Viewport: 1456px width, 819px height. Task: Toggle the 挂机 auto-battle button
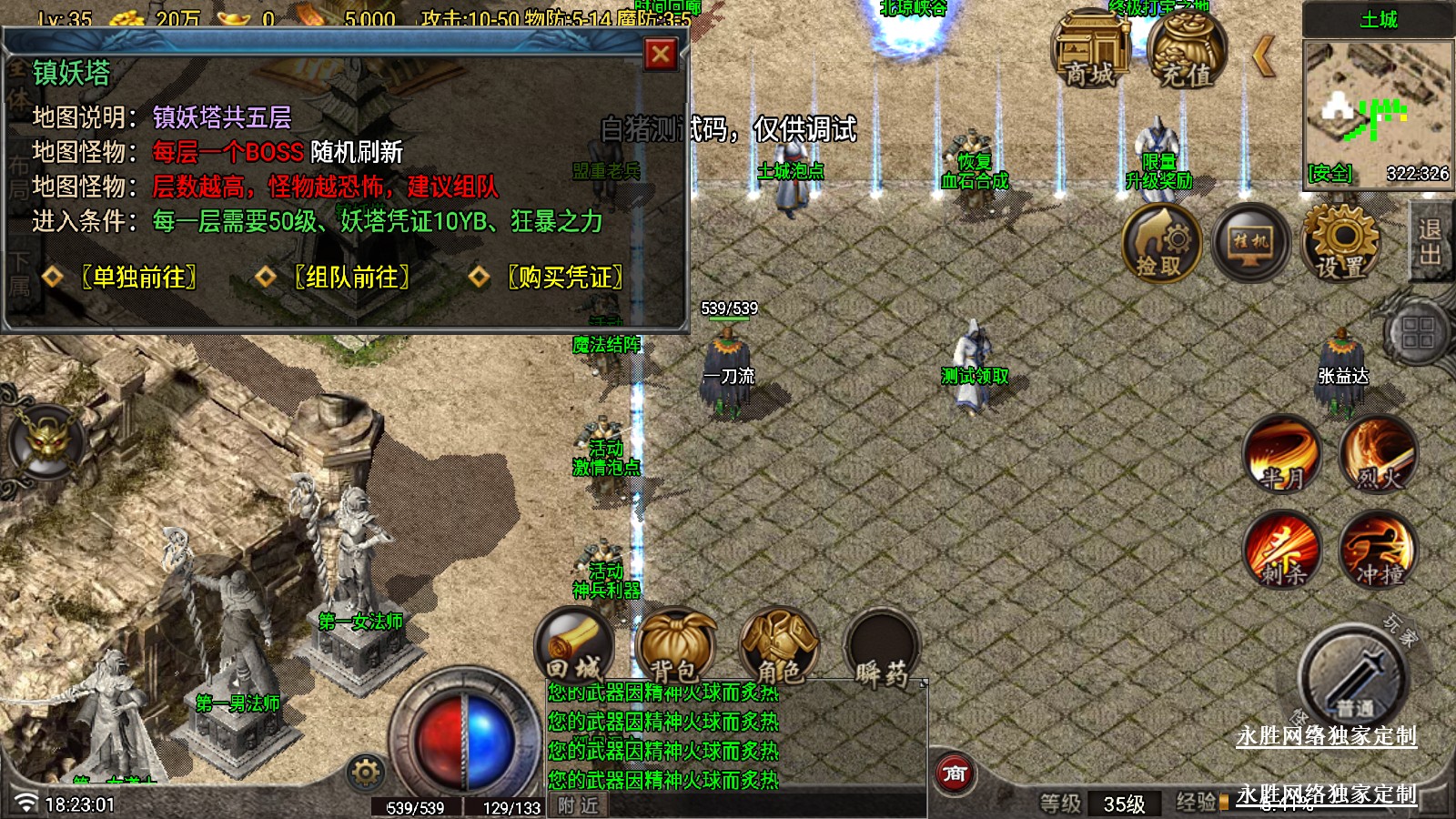tap(1251, 242)
